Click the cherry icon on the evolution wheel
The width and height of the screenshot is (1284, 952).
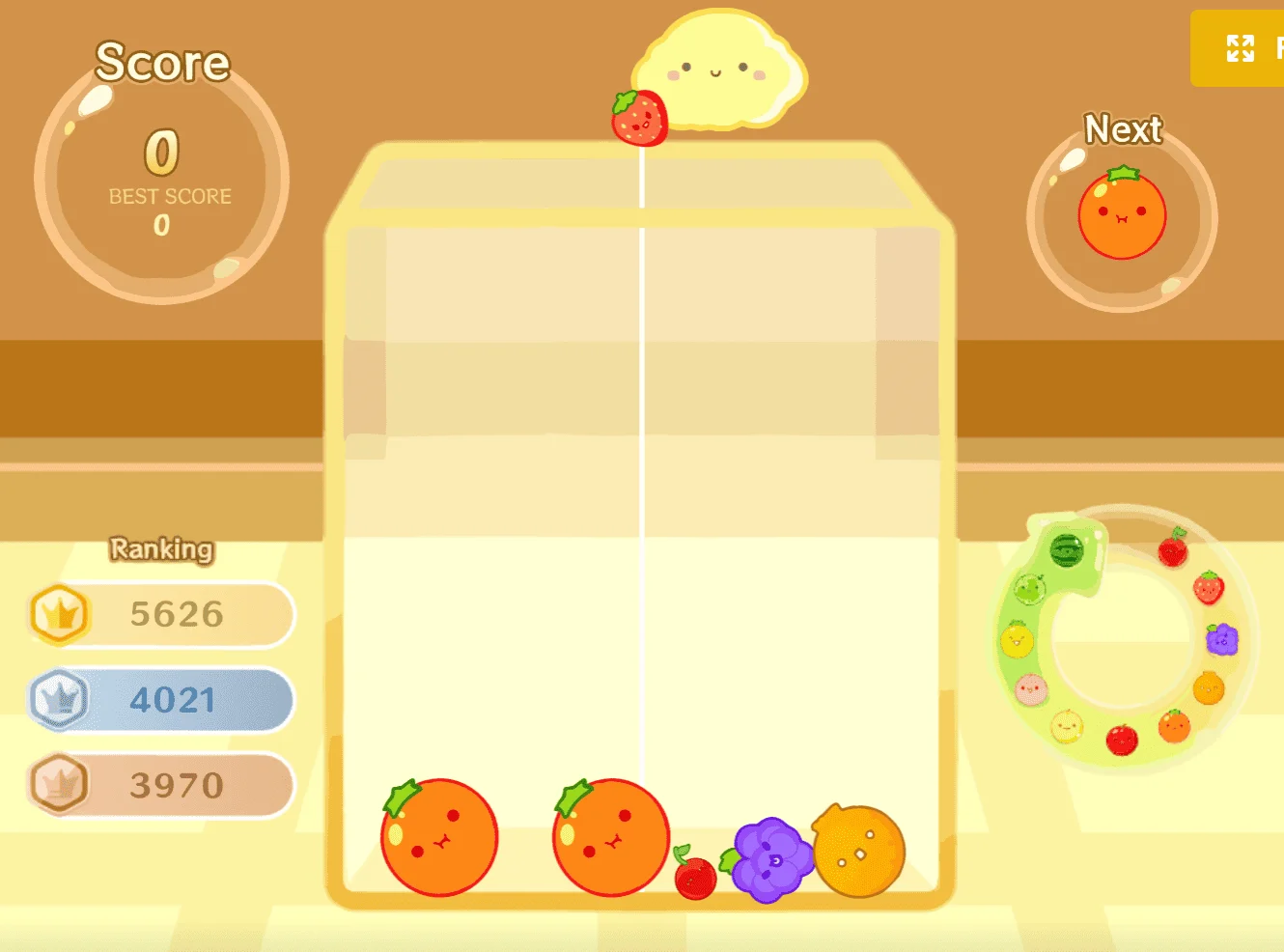point(1174,551)
